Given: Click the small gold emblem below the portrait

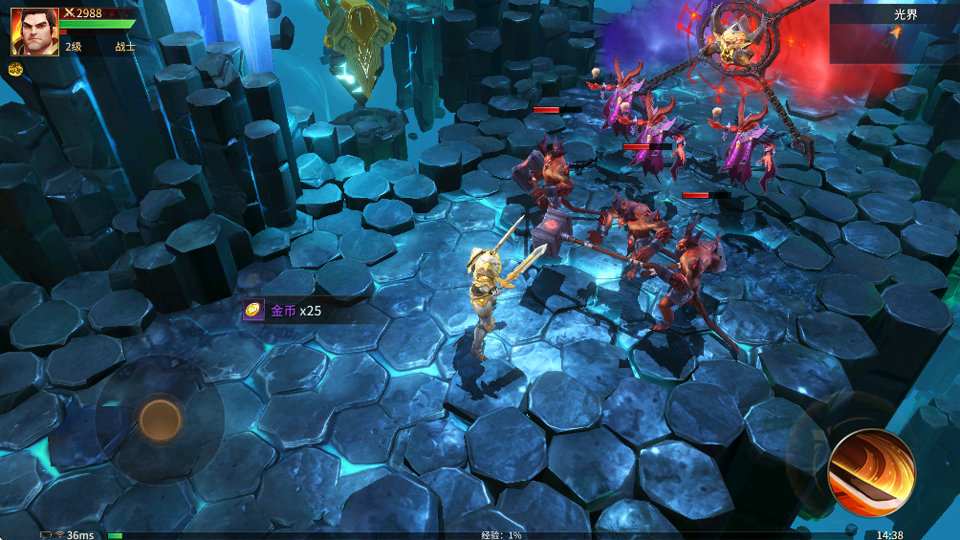Looking at the screenshot, I should (16, 69).
